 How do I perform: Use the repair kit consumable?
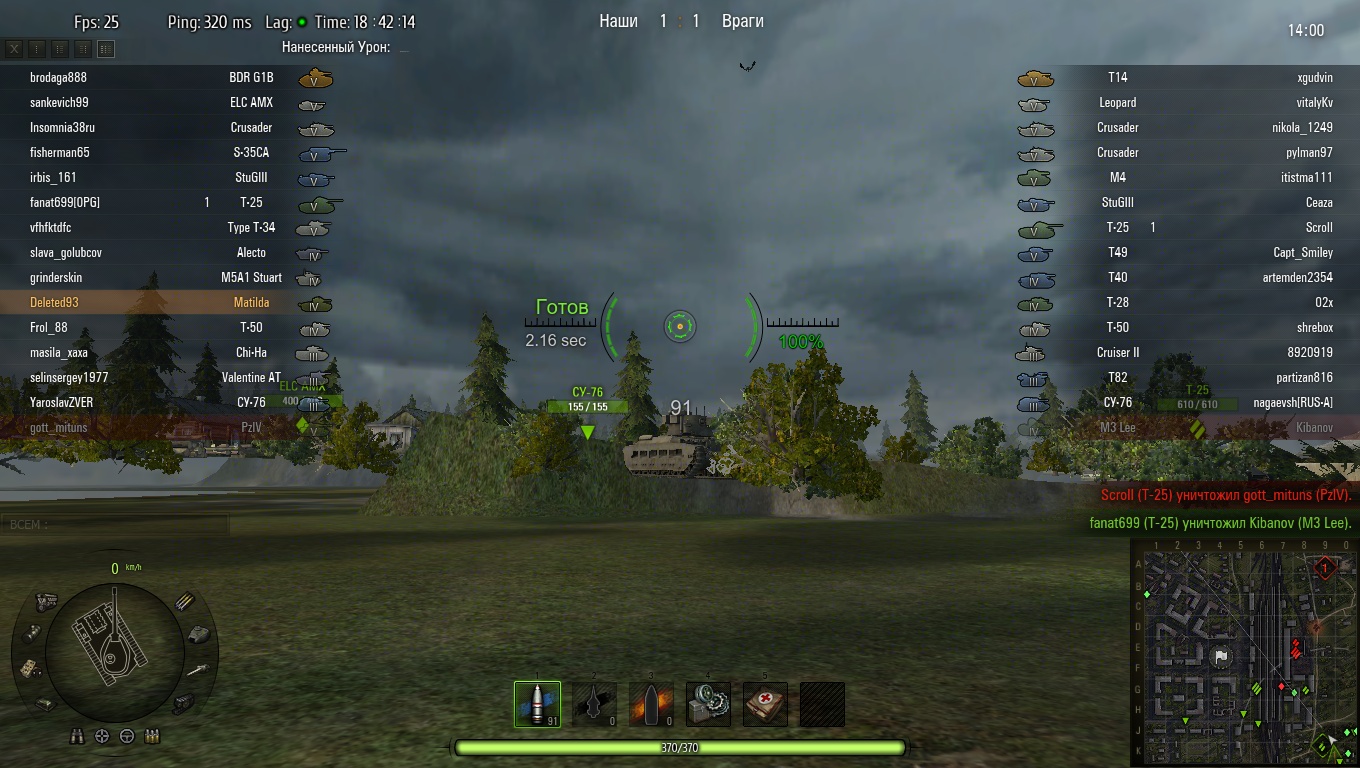point(708,704)
